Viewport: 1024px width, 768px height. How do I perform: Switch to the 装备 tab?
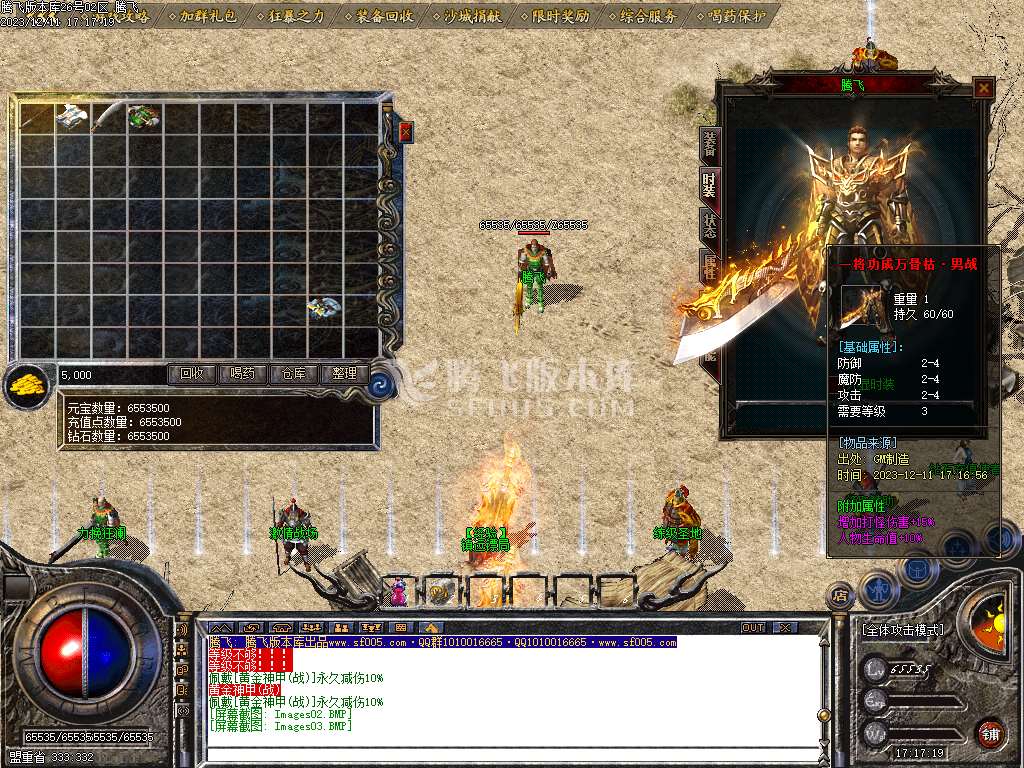click(709, 143)
